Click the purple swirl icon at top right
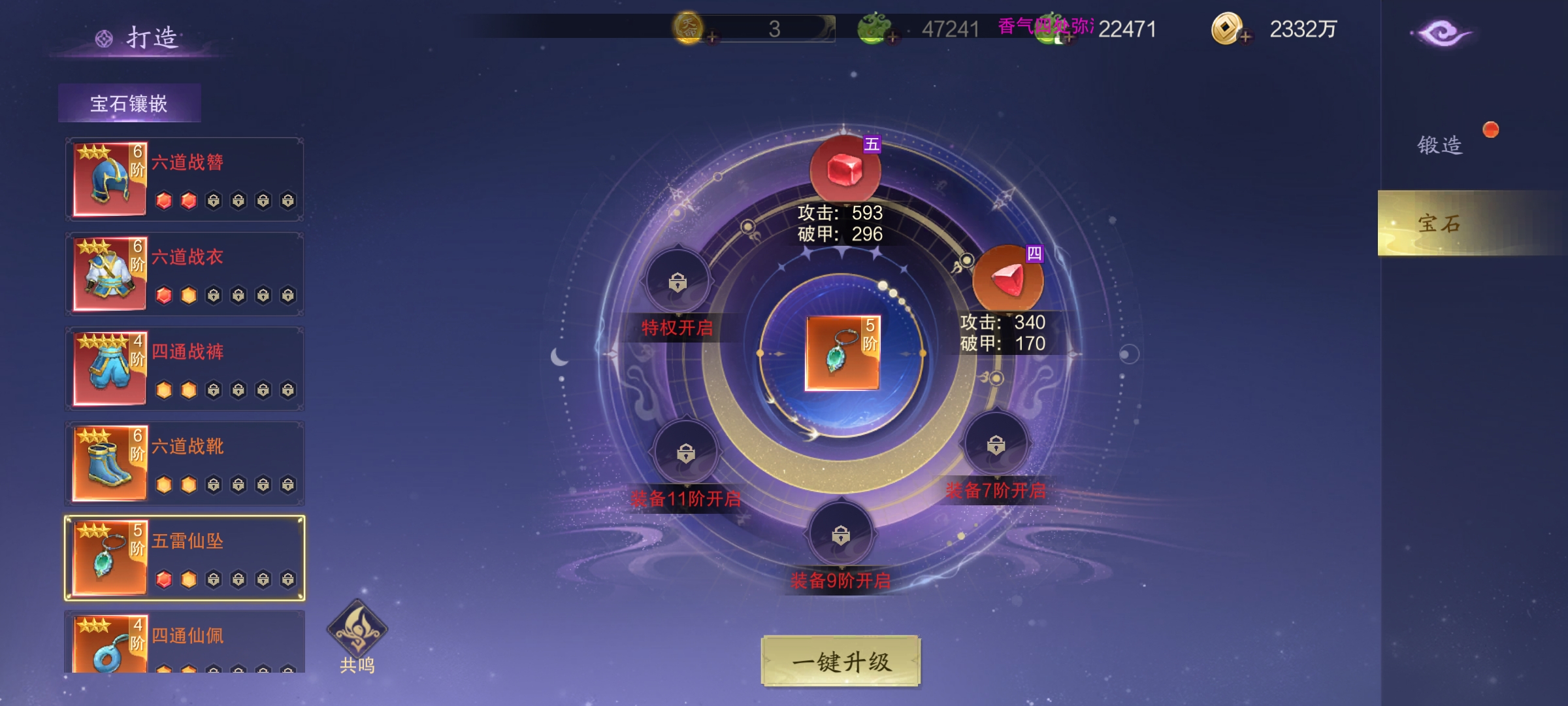1568x706 pixels. click(x=1442, y=33)
